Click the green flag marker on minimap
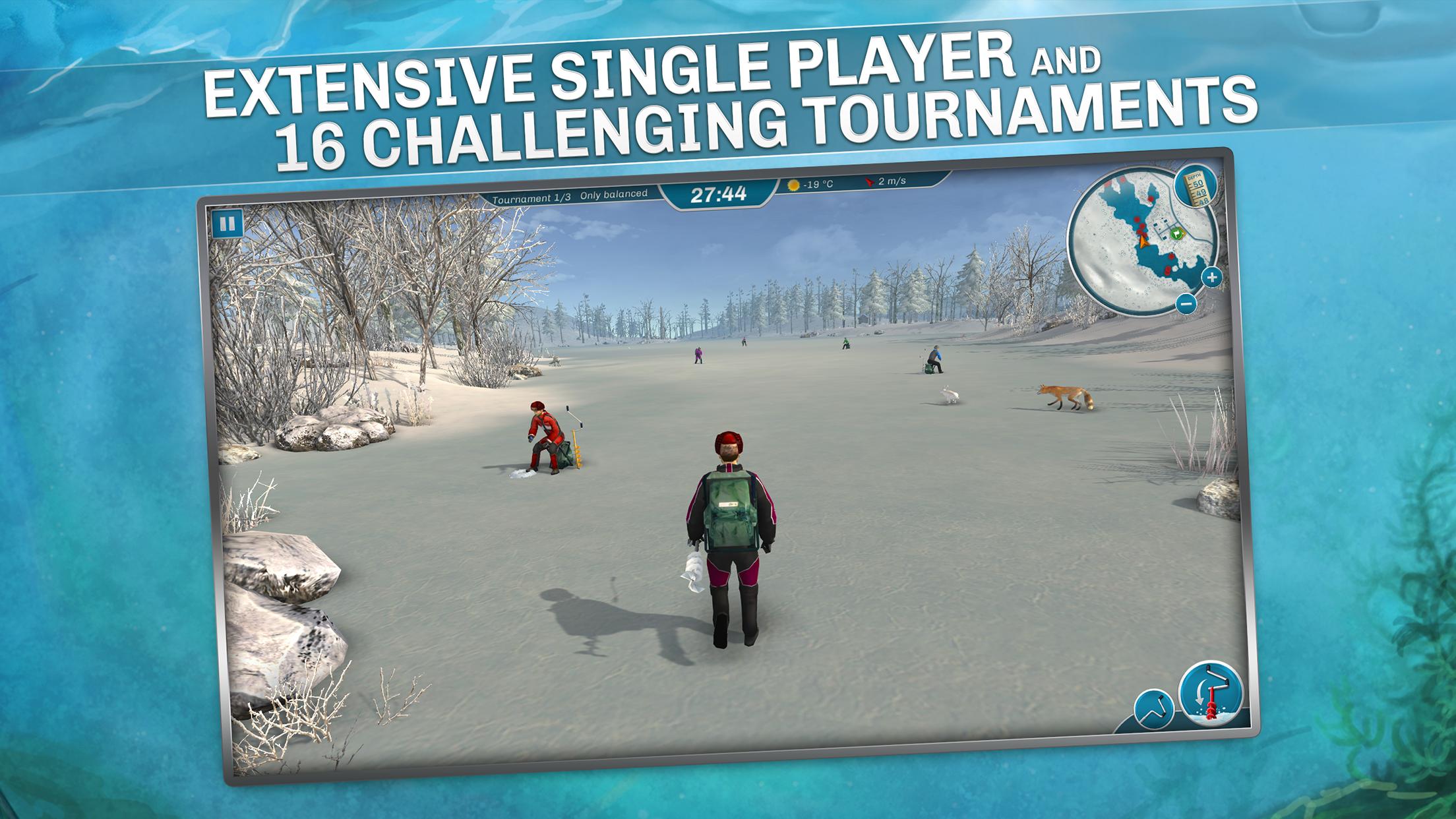 click(1176, 232)
